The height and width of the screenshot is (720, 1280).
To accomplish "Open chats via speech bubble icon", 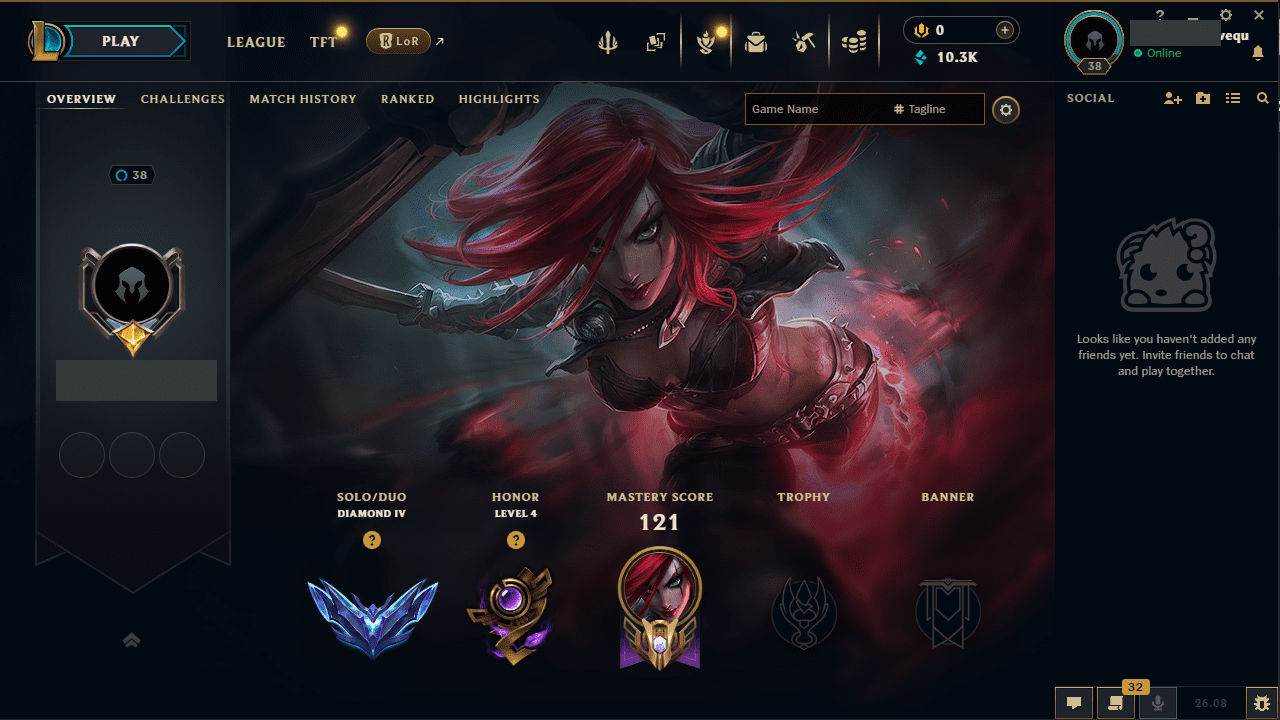I will pos(1073,702).
